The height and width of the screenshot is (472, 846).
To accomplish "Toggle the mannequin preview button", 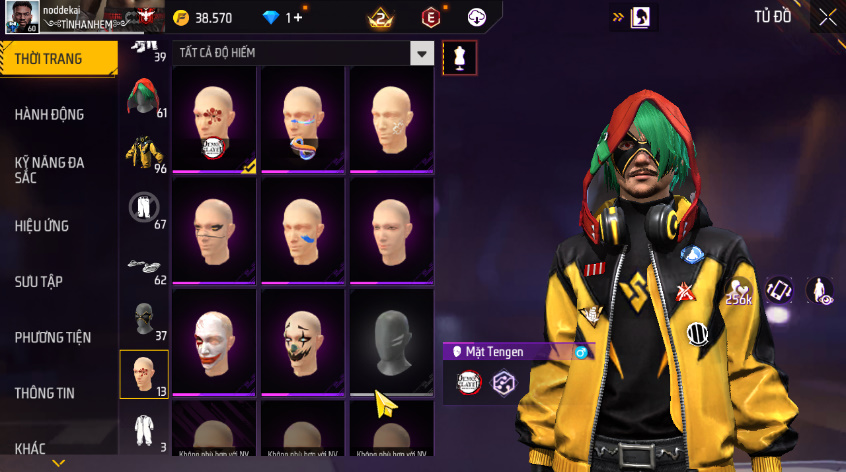I will click(x=460, y=56).
